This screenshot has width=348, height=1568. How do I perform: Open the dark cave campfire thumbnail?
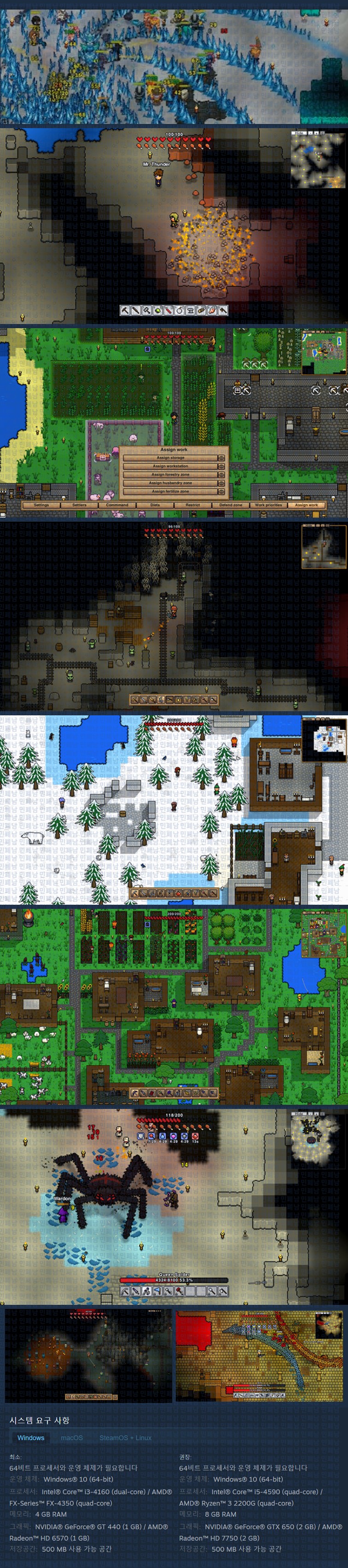(x=89, y=1356)
